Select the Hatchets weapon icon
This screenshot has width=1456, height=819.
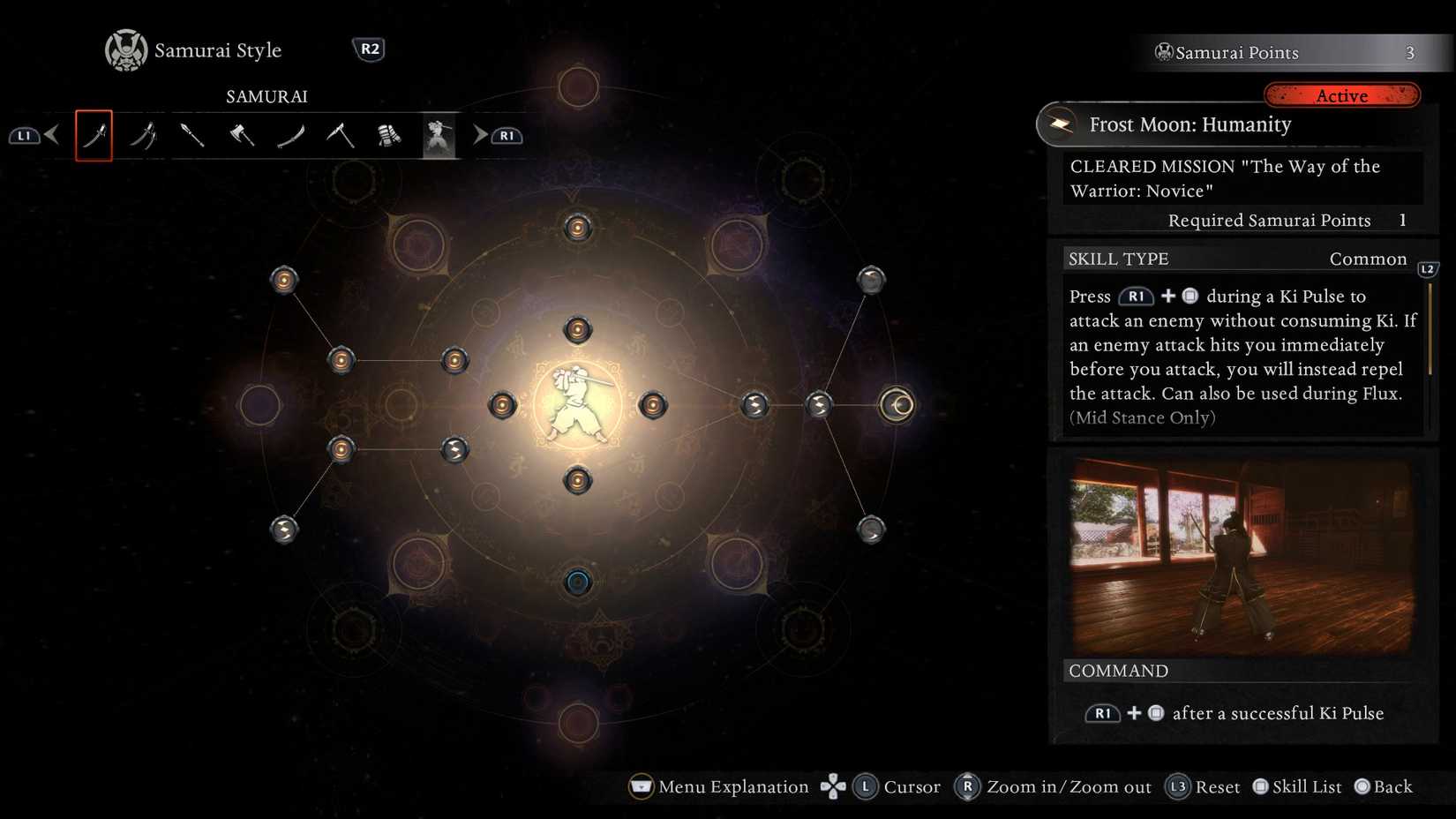[x=341, y=136]
